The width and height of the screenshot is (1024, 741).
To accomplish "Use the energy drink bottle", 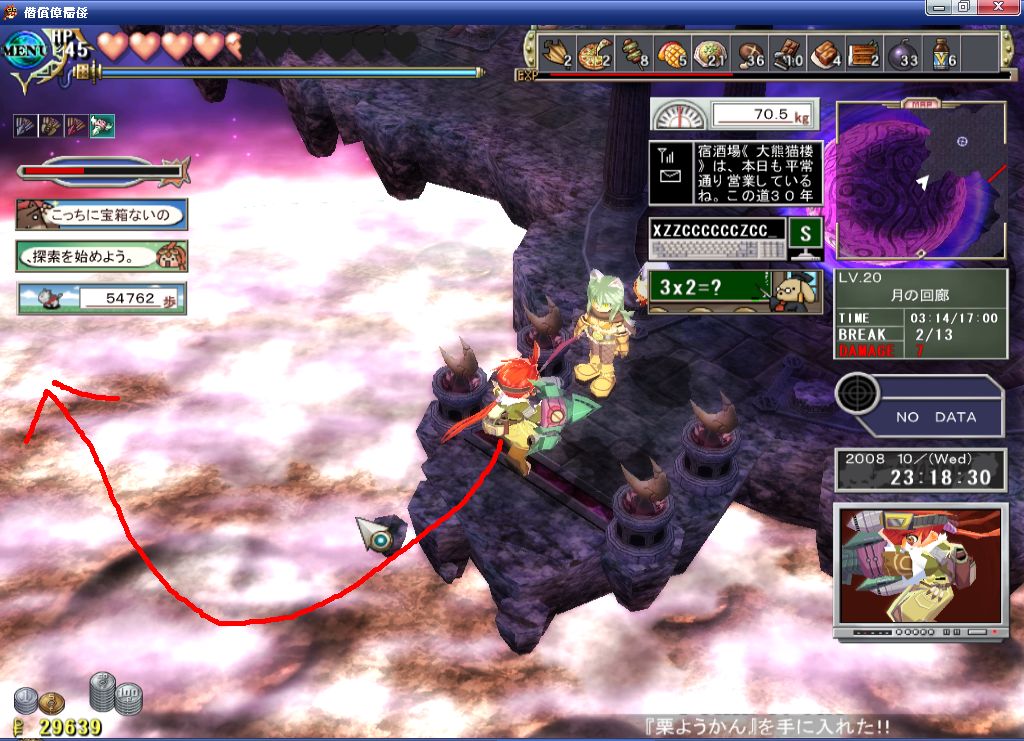I will [943, 52].
